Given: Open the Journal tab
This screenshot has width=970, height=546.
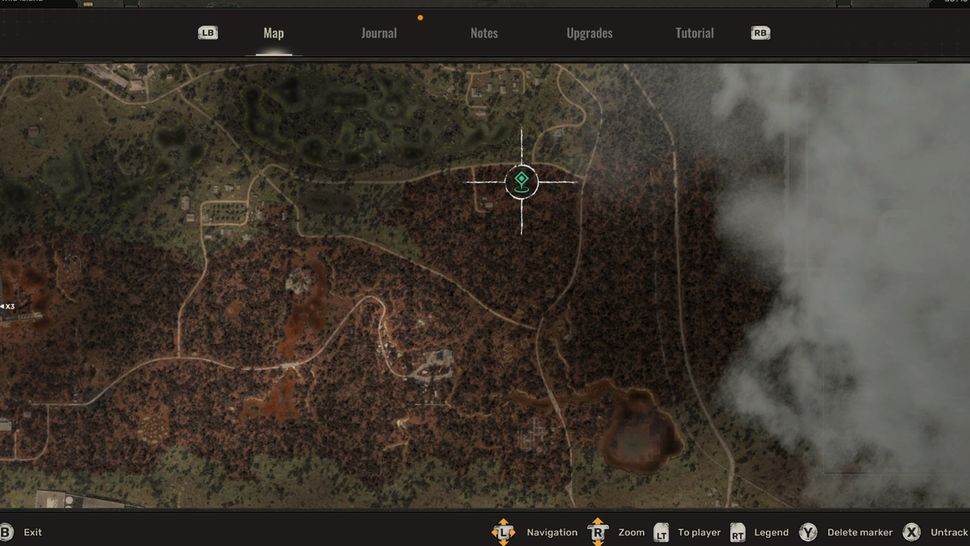Looking at the screenshot, I should click(x=379, y=33).
